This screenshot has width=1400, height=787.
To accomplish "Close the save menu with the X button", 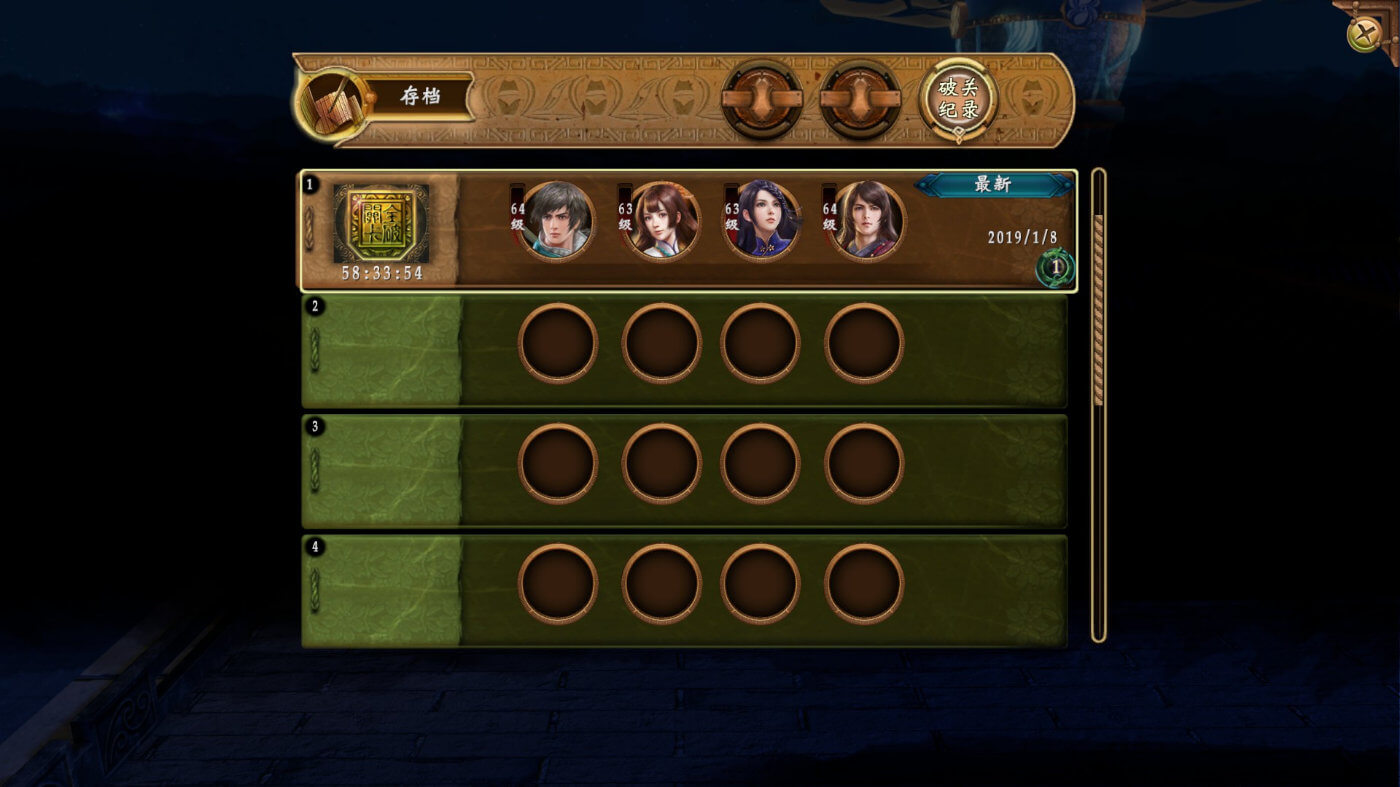I will [x=1364, y=35].
